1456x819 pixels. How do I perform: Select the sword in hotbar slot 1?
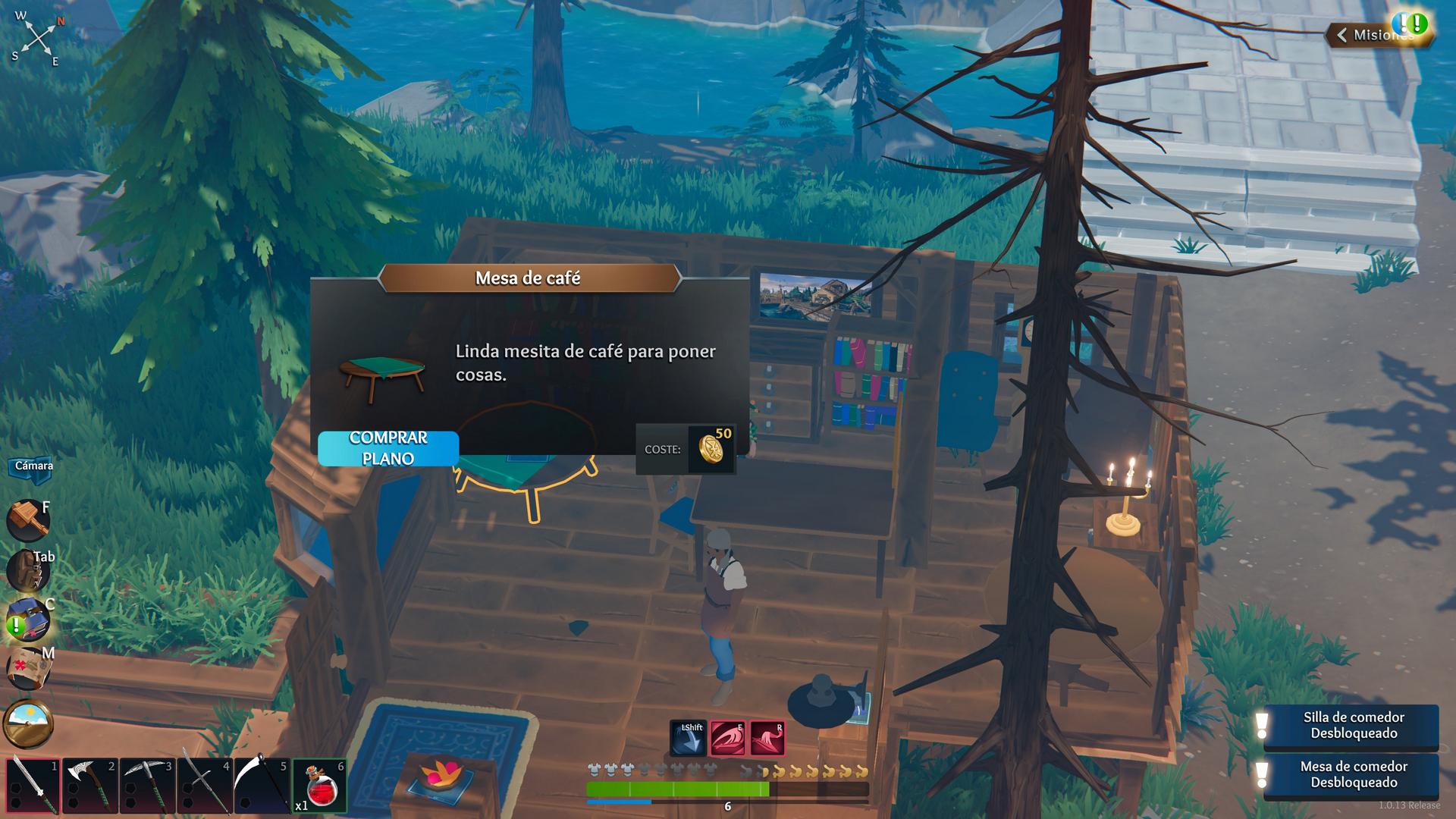[x=33, y=786]
